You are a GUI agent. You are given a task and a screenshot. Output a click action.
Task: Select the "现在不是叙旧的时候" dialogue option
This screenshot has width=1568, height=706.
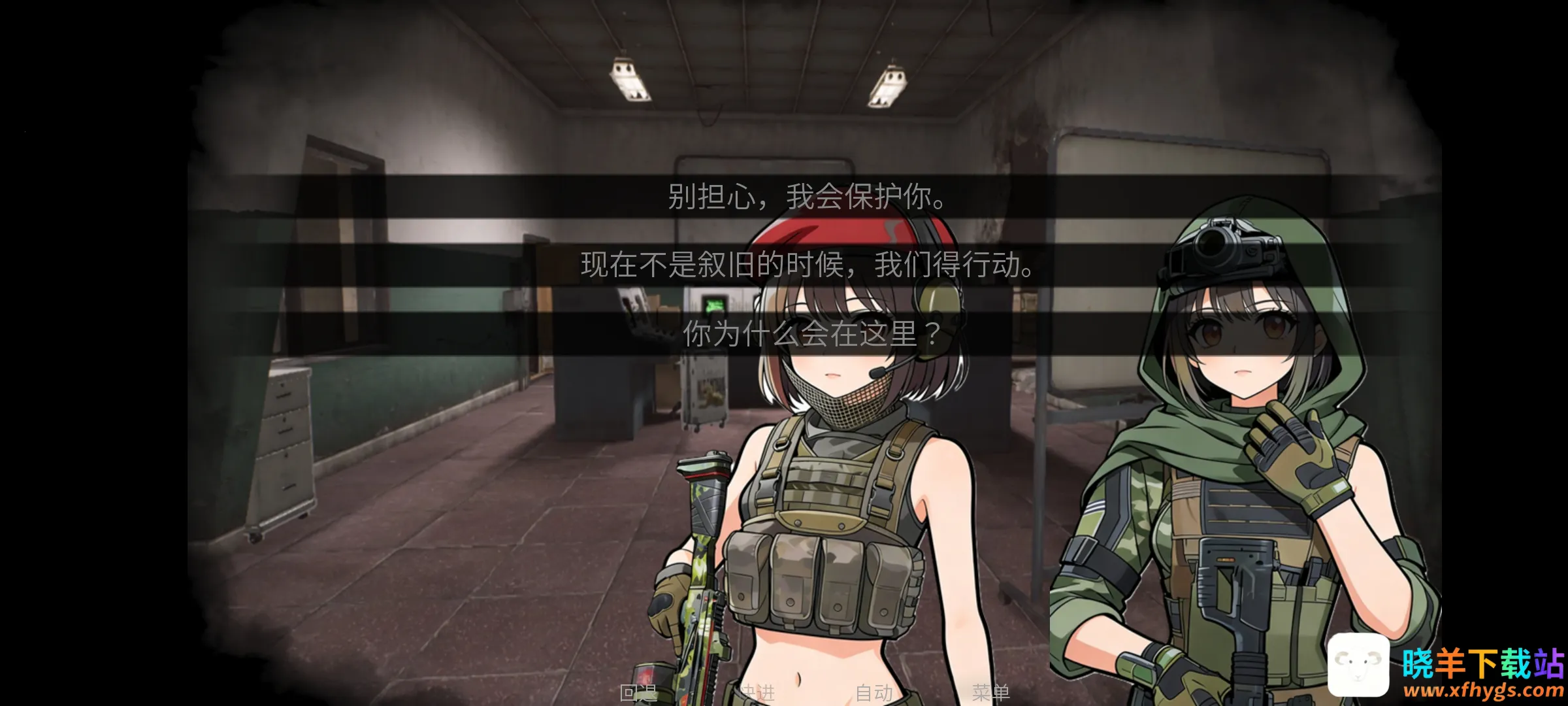tap(808, 265)
